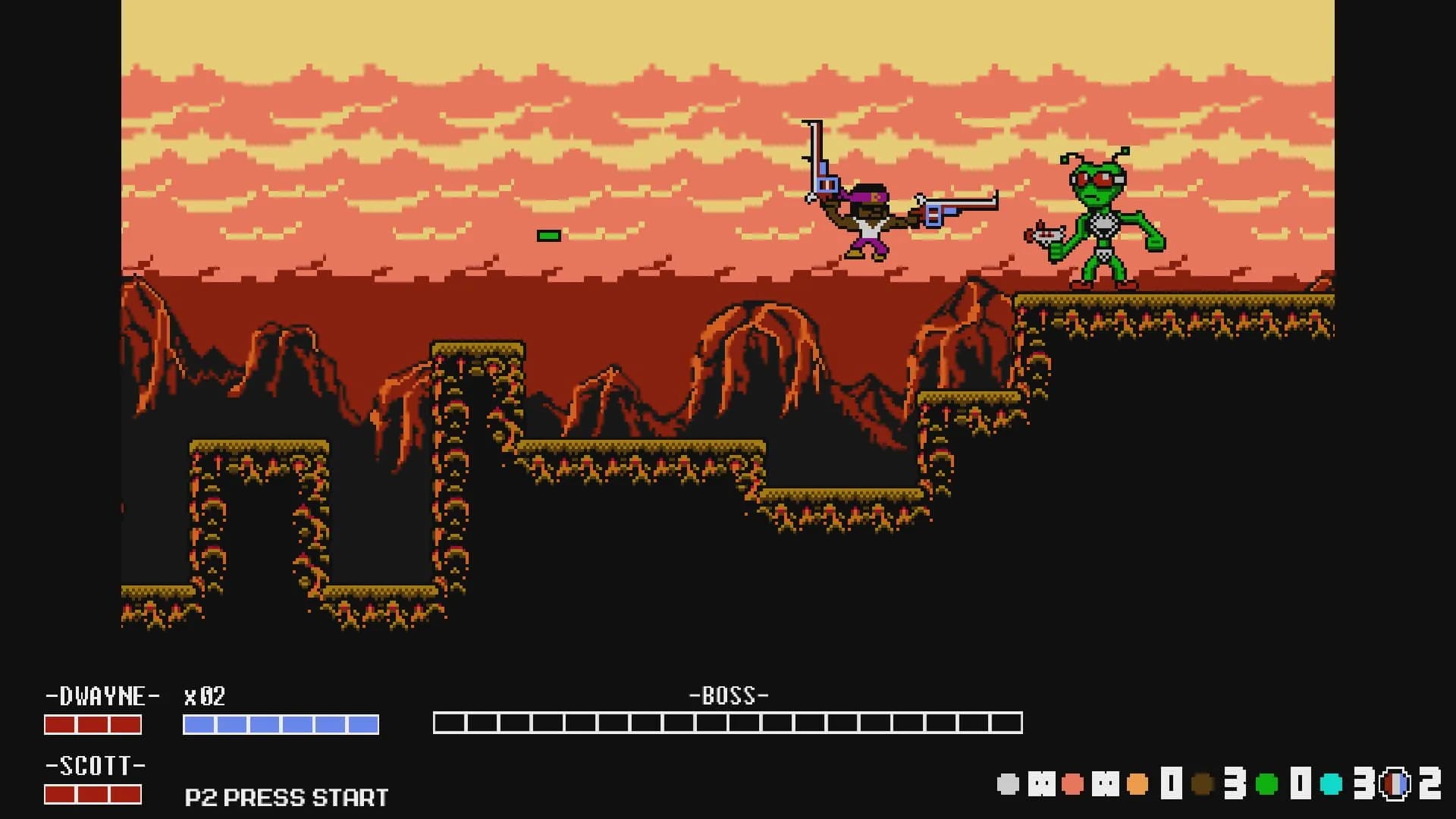This screenshot has width=1456, height=819.
Task: Click the first white M token icon
Action: tap(1040, 783)
